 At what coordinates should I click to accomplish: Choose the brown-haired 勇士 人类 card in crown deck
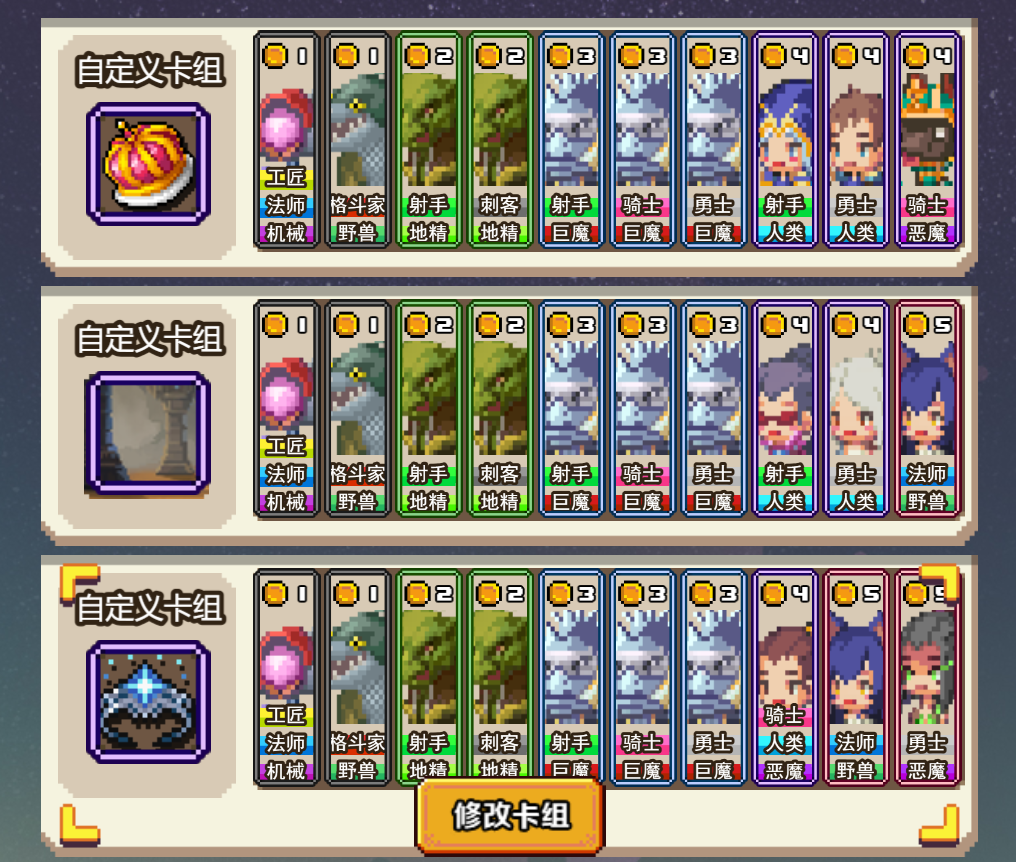856,140
